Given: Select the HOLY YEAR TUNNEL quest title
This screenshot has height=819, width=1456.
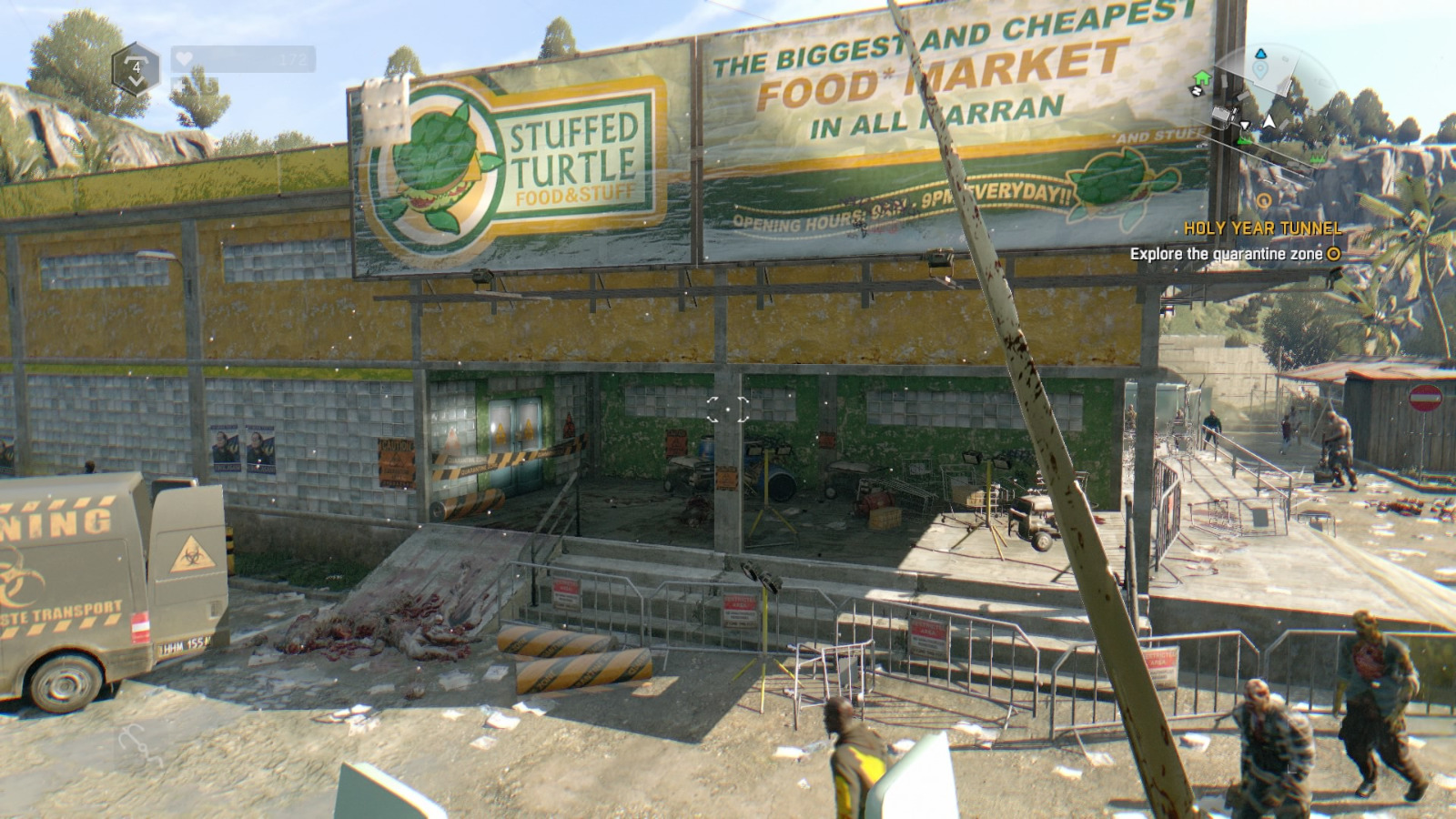Looking at the screenshot, I should tap(1265, 229).
